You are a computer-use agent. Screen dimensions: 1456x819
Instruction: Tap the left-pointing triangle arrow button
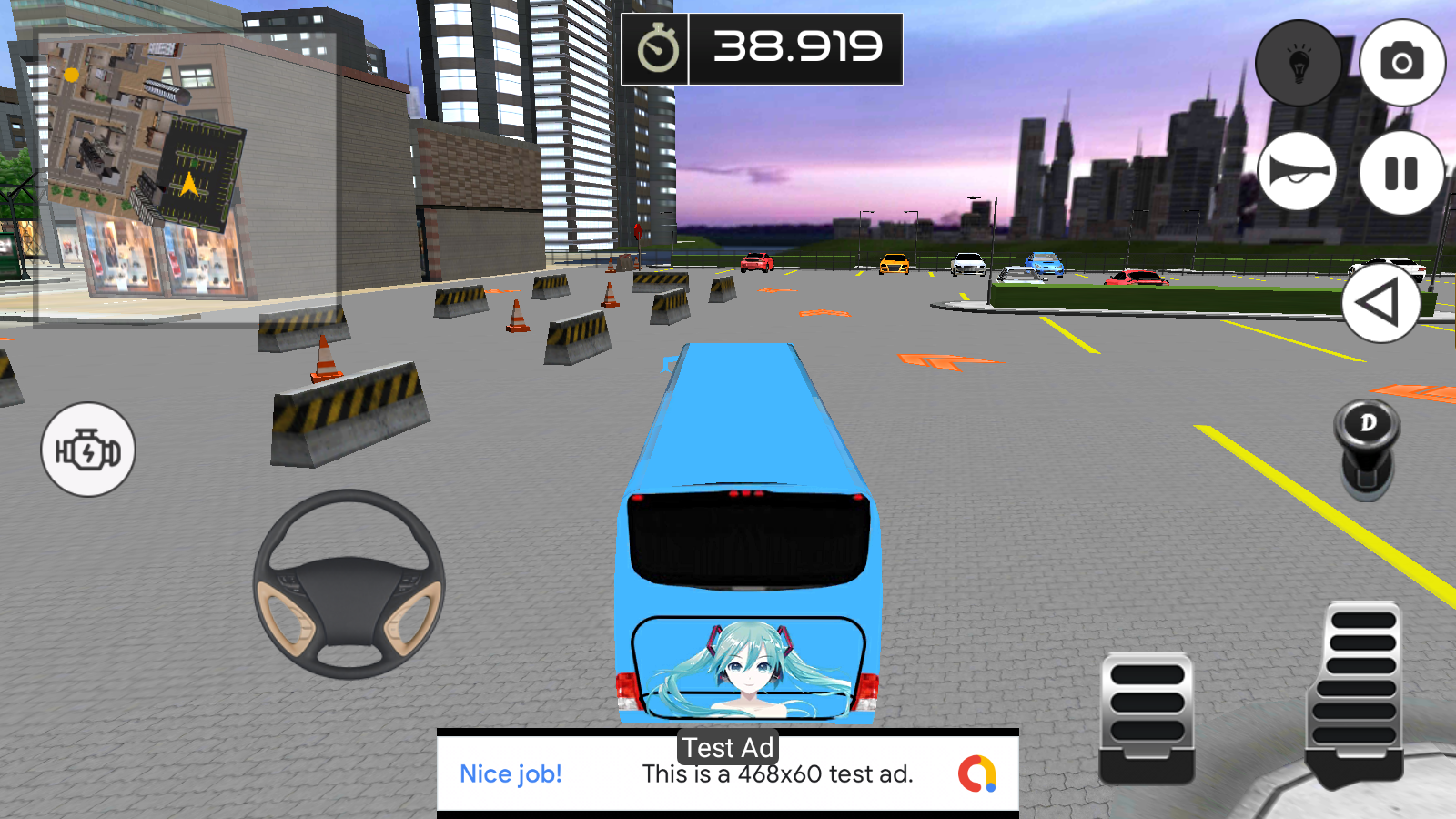point(1380,304)
